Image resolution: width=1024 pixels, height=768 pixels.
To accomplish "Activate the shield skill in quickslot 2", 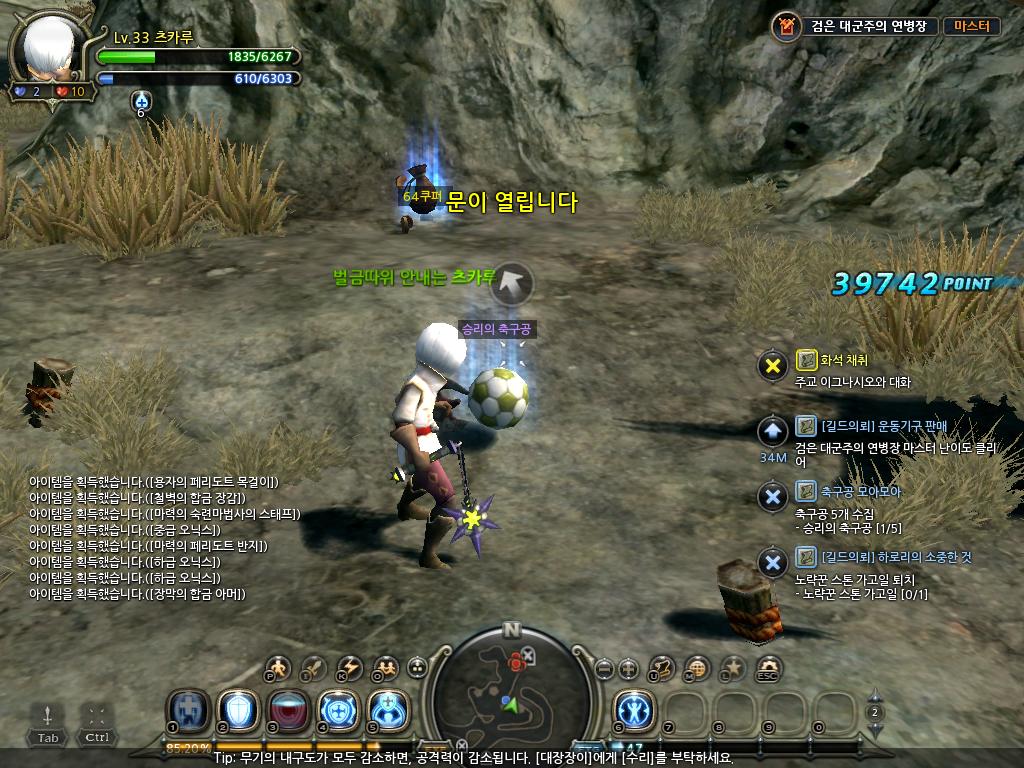I will [238, 710].
